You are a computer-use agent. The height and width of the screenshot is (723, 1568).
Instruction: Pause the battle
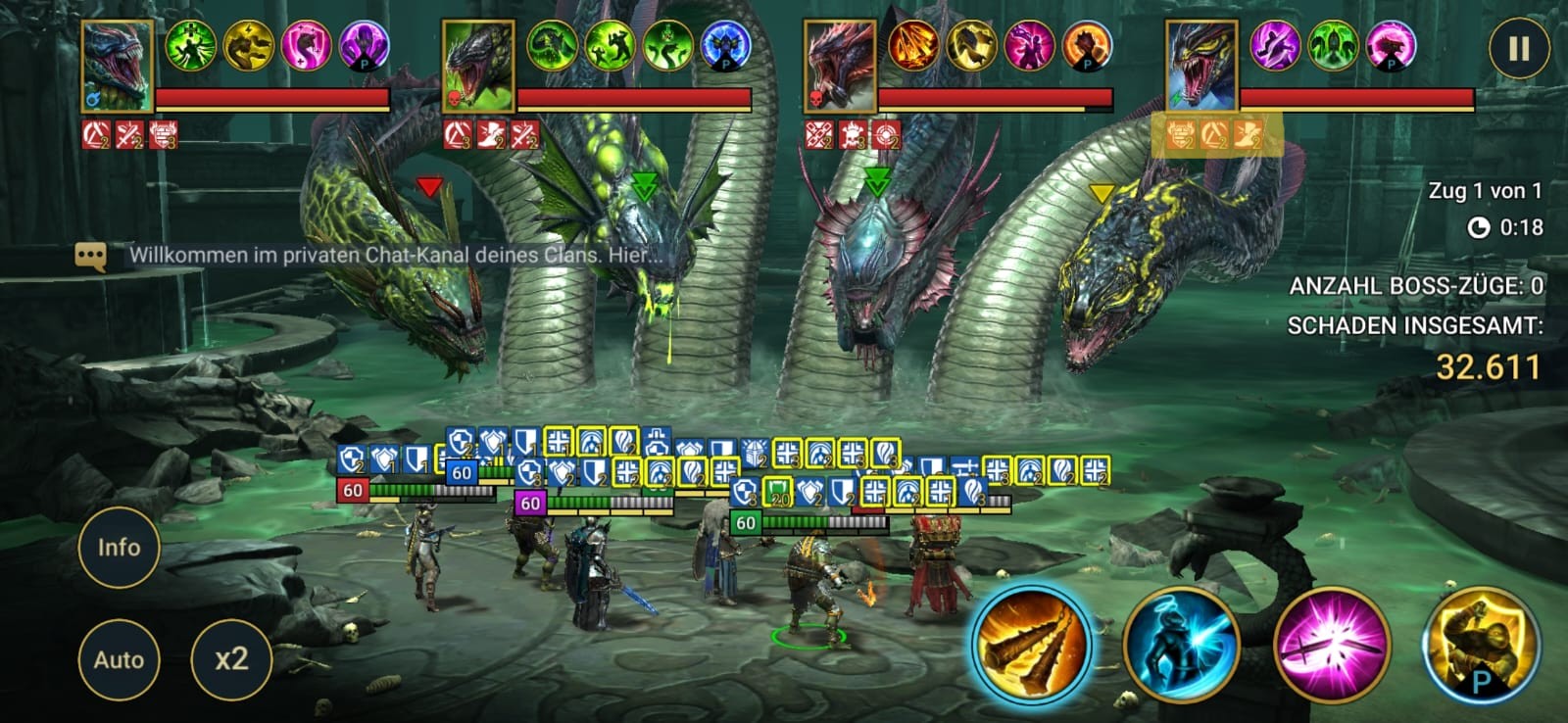1518,49
